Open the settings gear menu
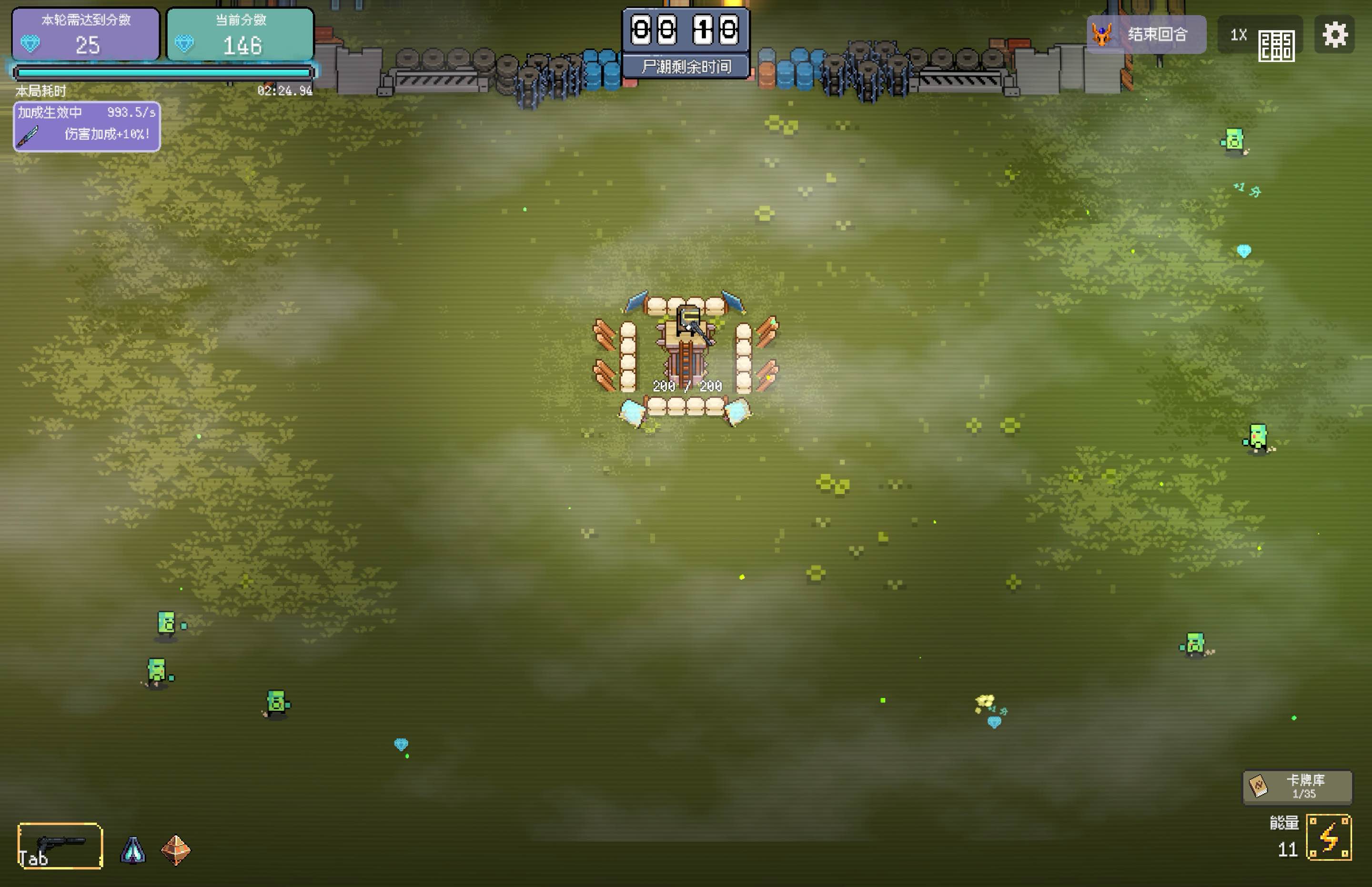The height and width of the screenshot is (887, 1372). [1336, 35]
